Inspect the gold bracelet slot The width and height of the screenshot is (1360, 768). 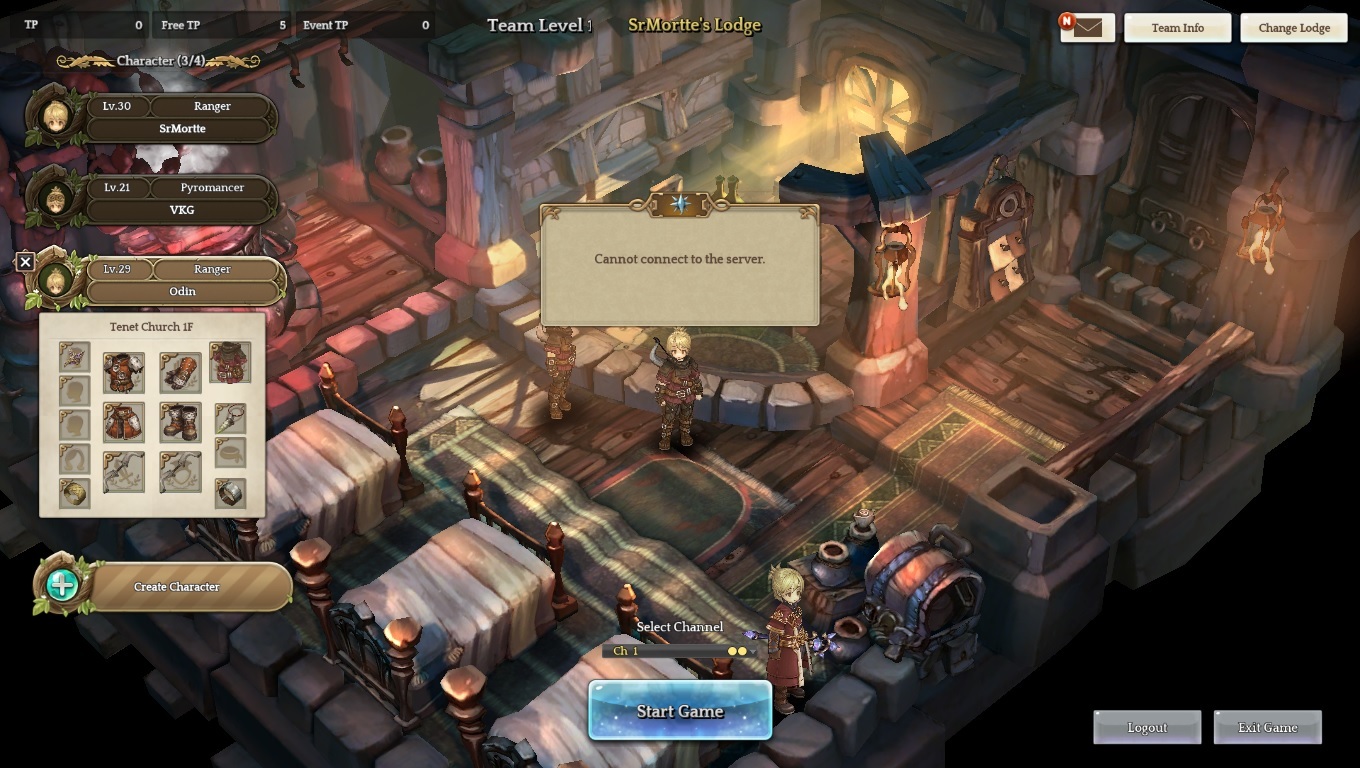[x=75, y=493]
